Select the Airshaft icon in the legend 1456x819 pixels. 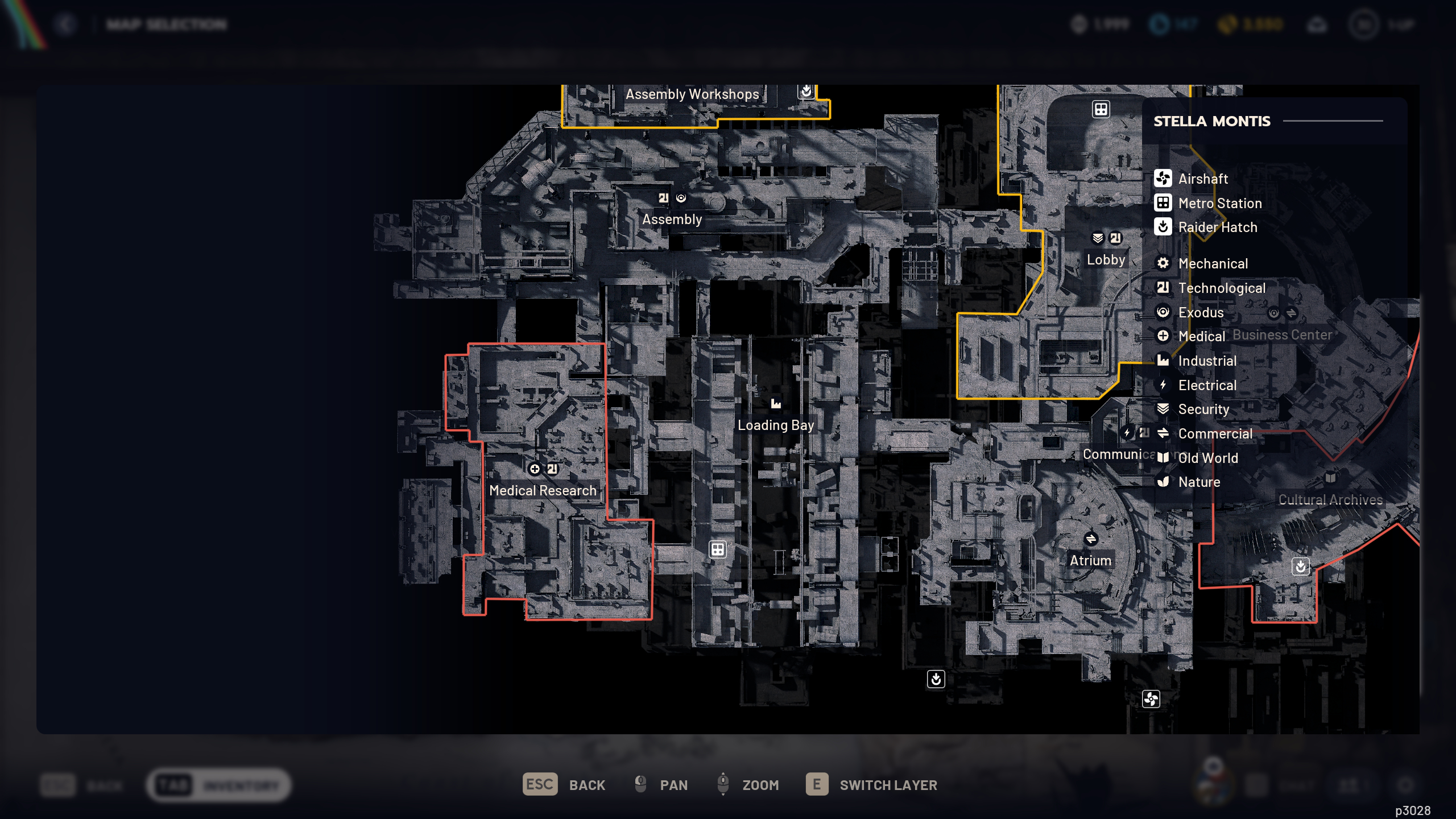click(1163, 179)
